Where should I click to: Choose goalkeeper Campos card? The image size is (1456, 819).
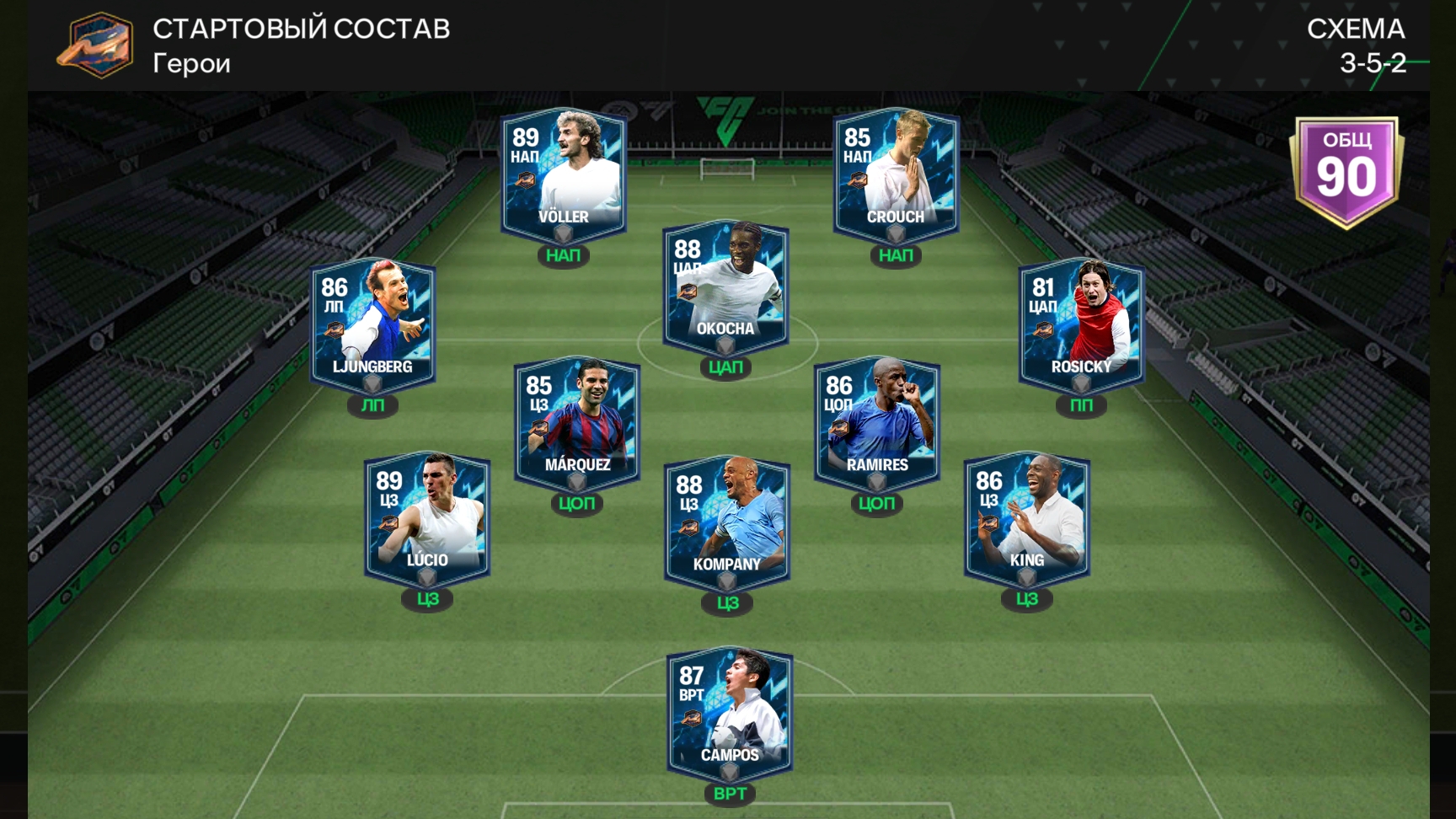(x=730, y=715)
